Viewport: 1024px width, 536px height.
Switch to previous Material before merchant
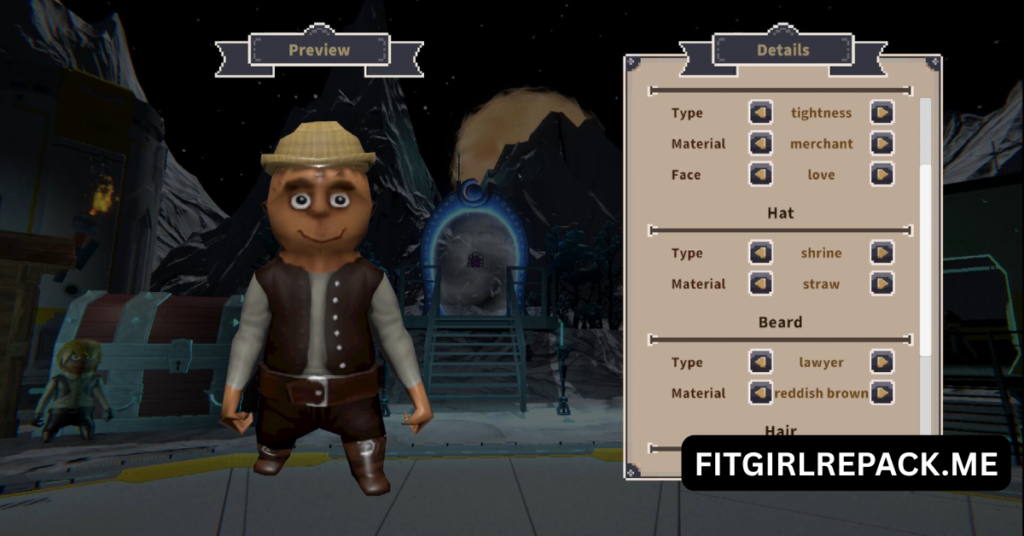tap(761, 144)
